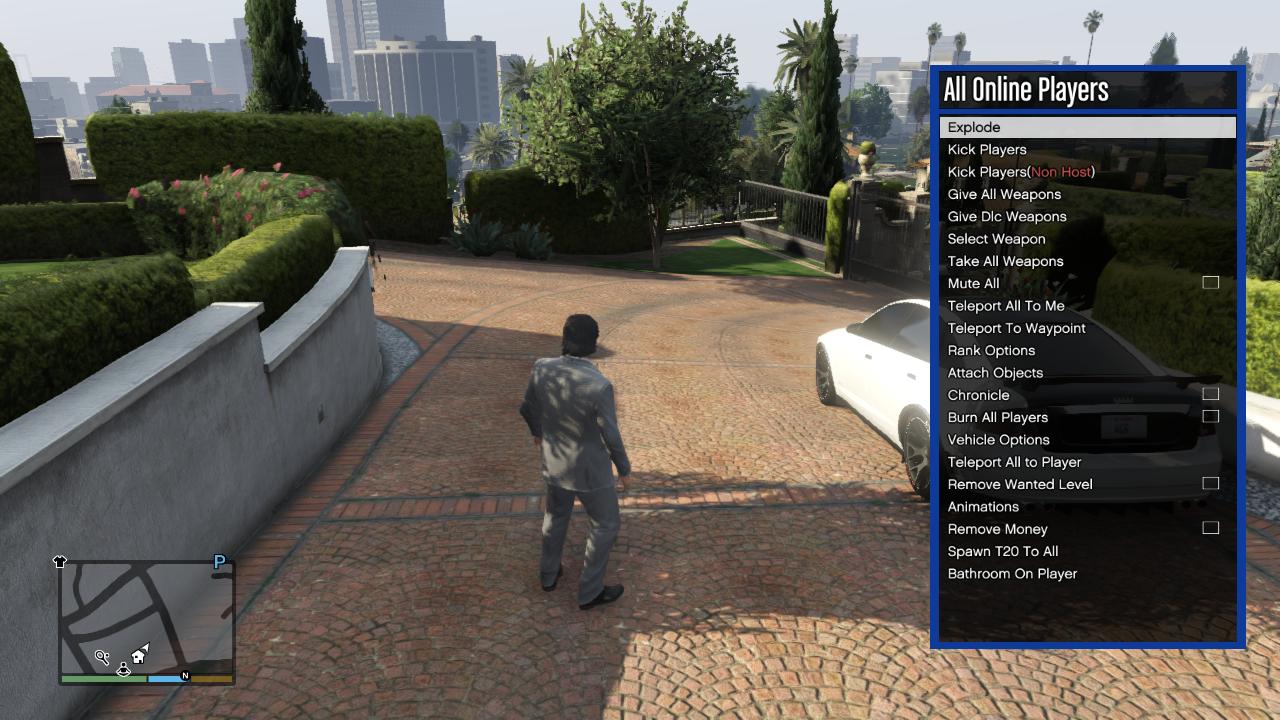1280x720 pixels.
Task: Toggle the Mute All checkbox
Action: click(1210, 283)
